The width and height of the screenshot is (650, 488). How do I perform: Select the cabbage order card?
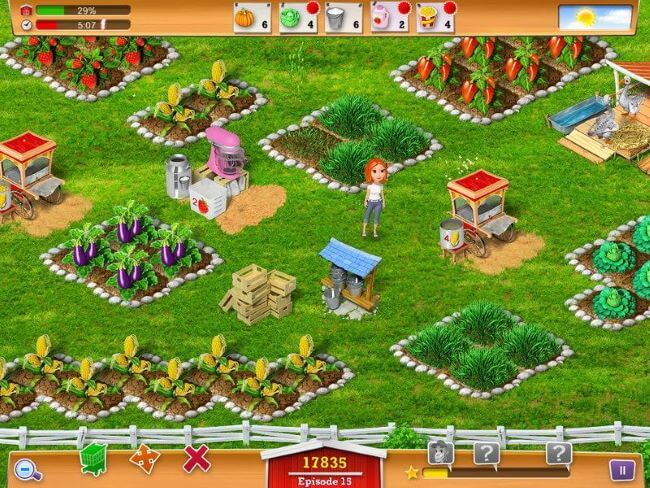[293, 17]
